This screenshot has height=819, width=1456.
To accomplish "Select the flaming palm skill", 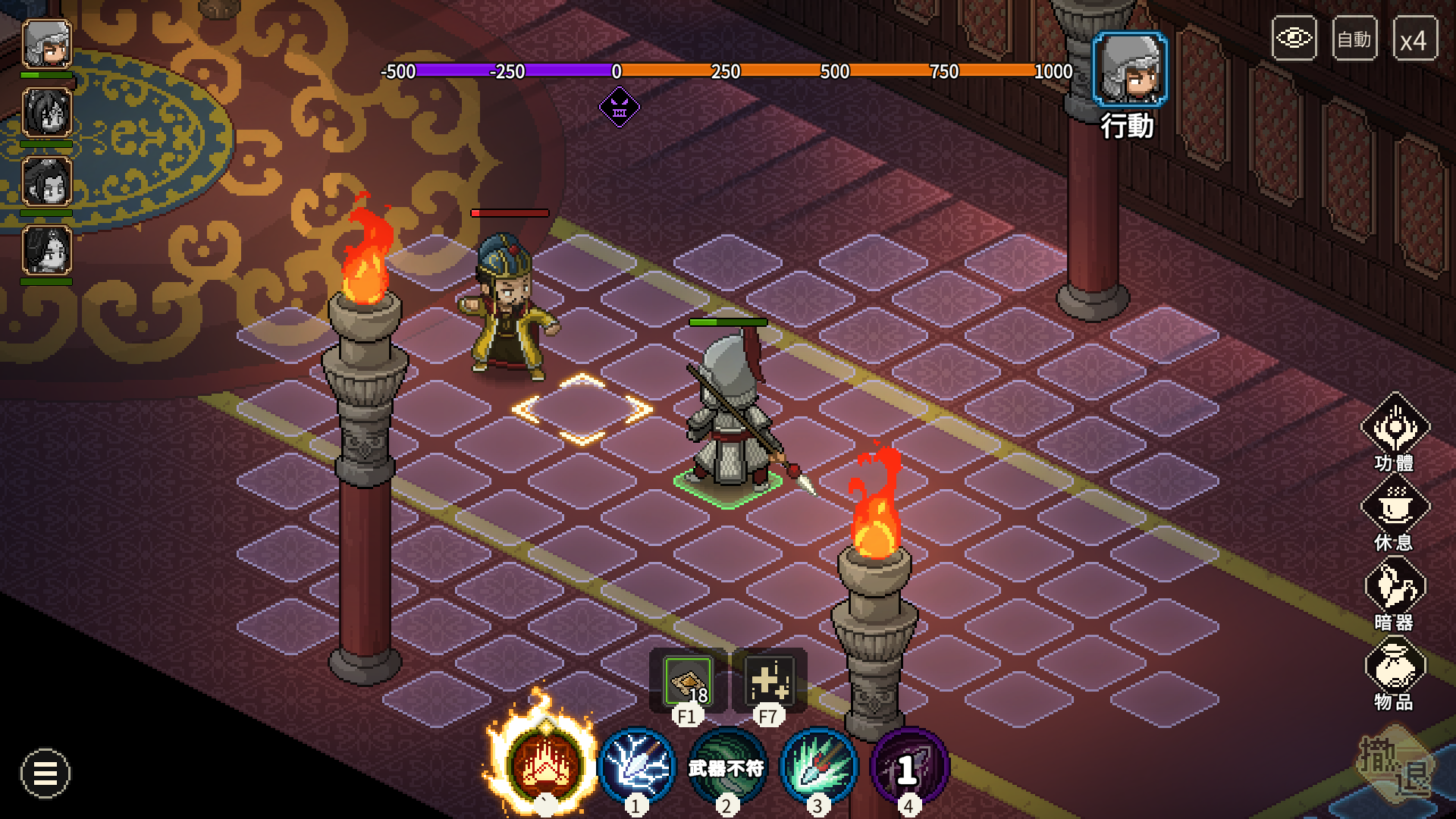I will coord(544,764).
